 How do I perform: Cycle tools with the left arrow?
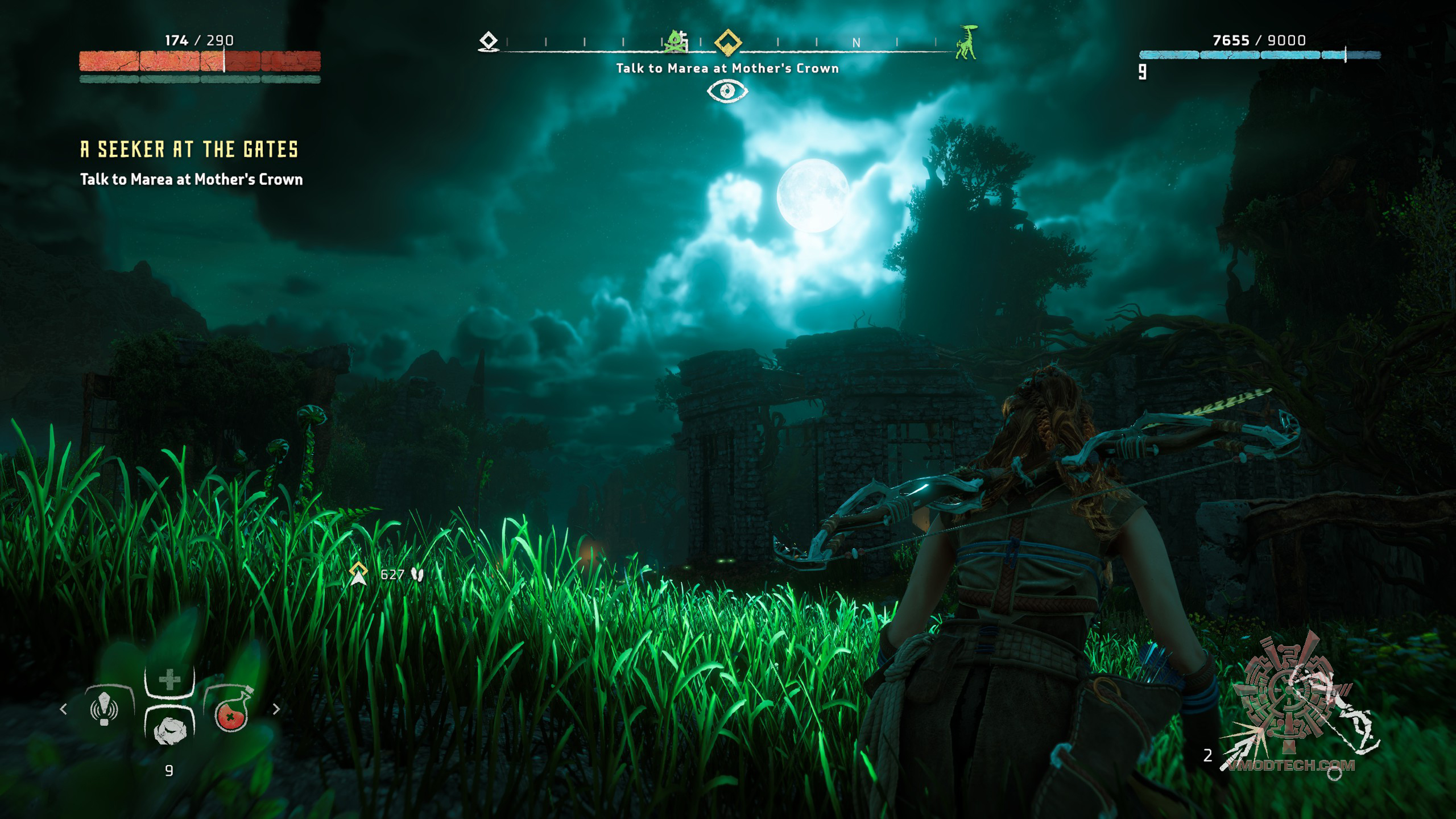(64, 709)
